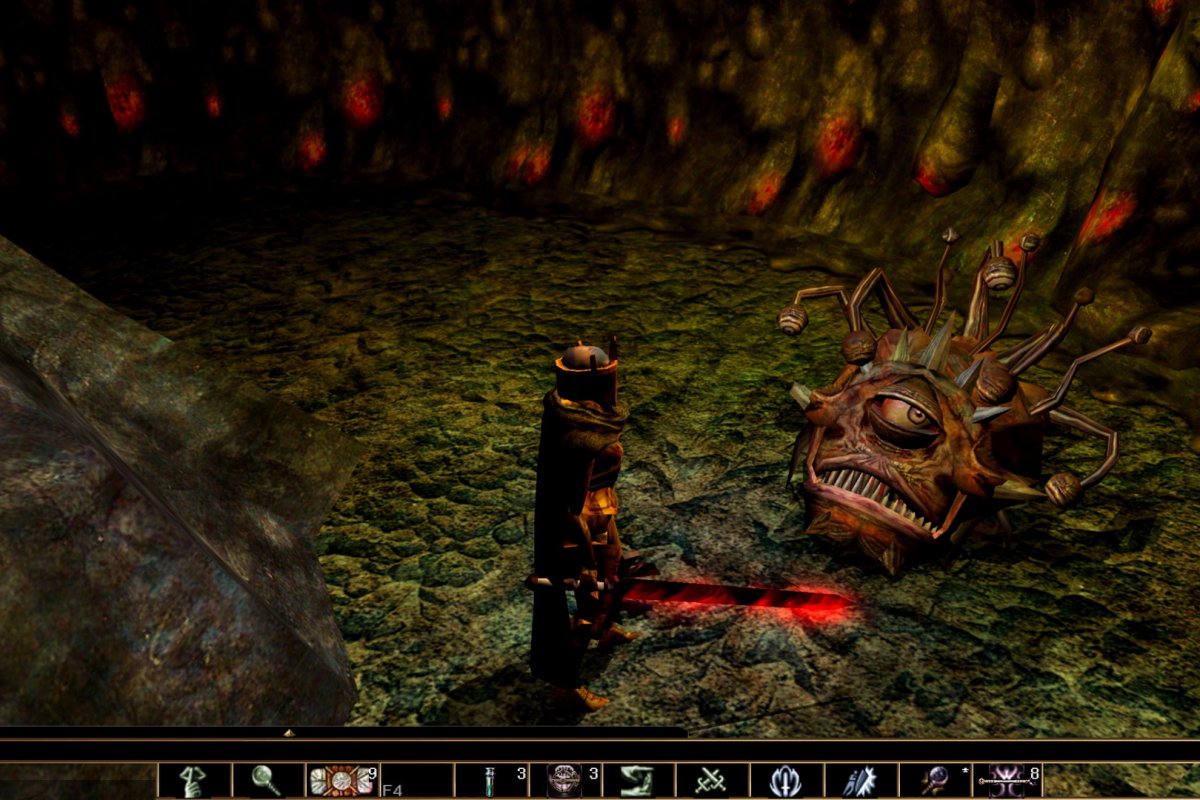Select the crossed swords combat mode
This screenshot has width=1200, height=800.
click(712, 781)
